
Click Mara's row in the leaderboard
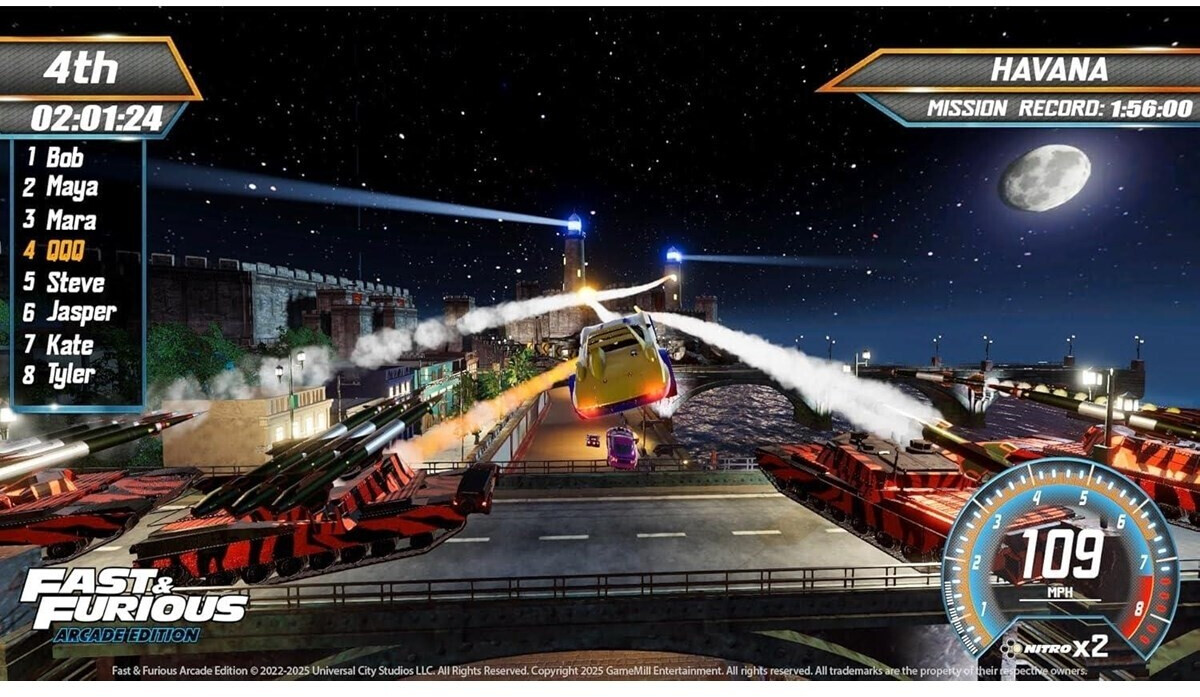click(x=70, y=220)
